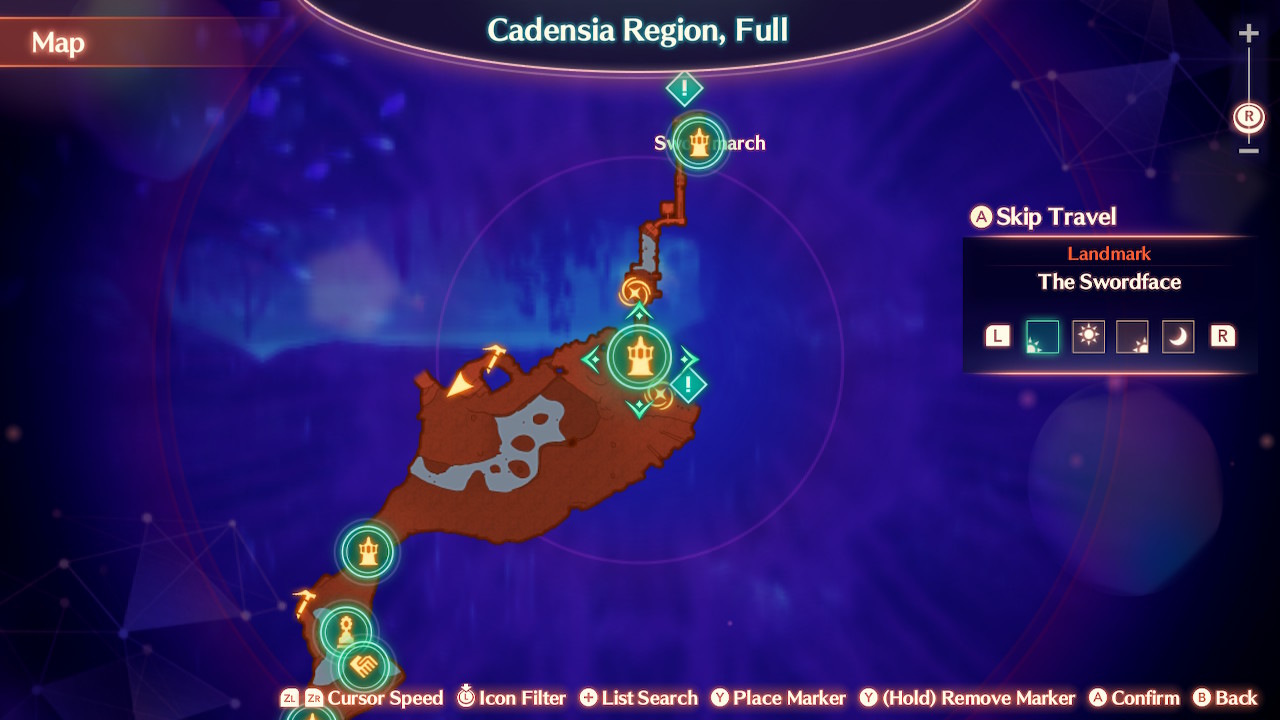This screenshot has width=1280, height=720.
Task: Click the gear statue icon on the lower island
Action: pos(343,630)
